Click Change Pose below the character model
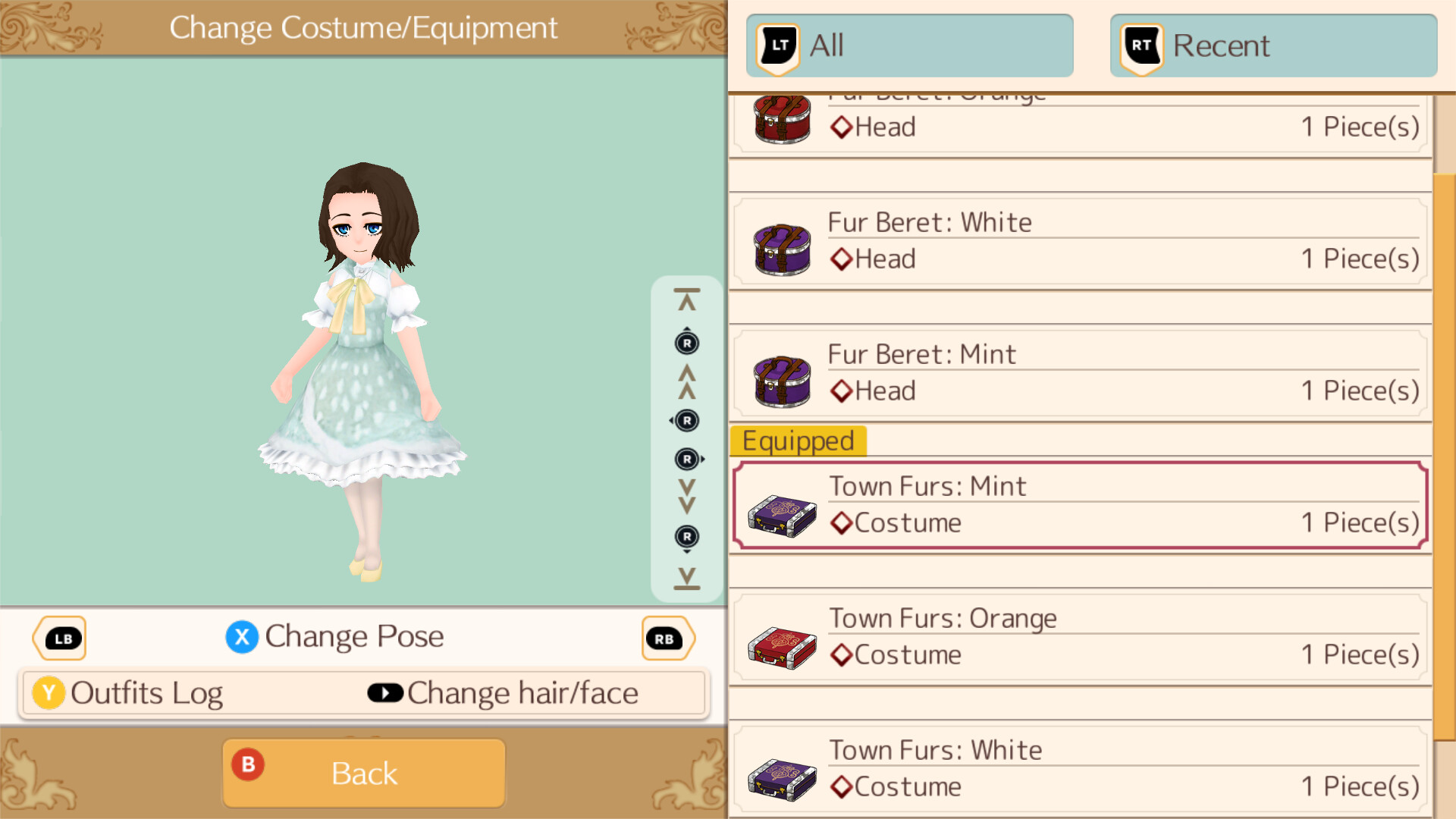 point(353,637)
